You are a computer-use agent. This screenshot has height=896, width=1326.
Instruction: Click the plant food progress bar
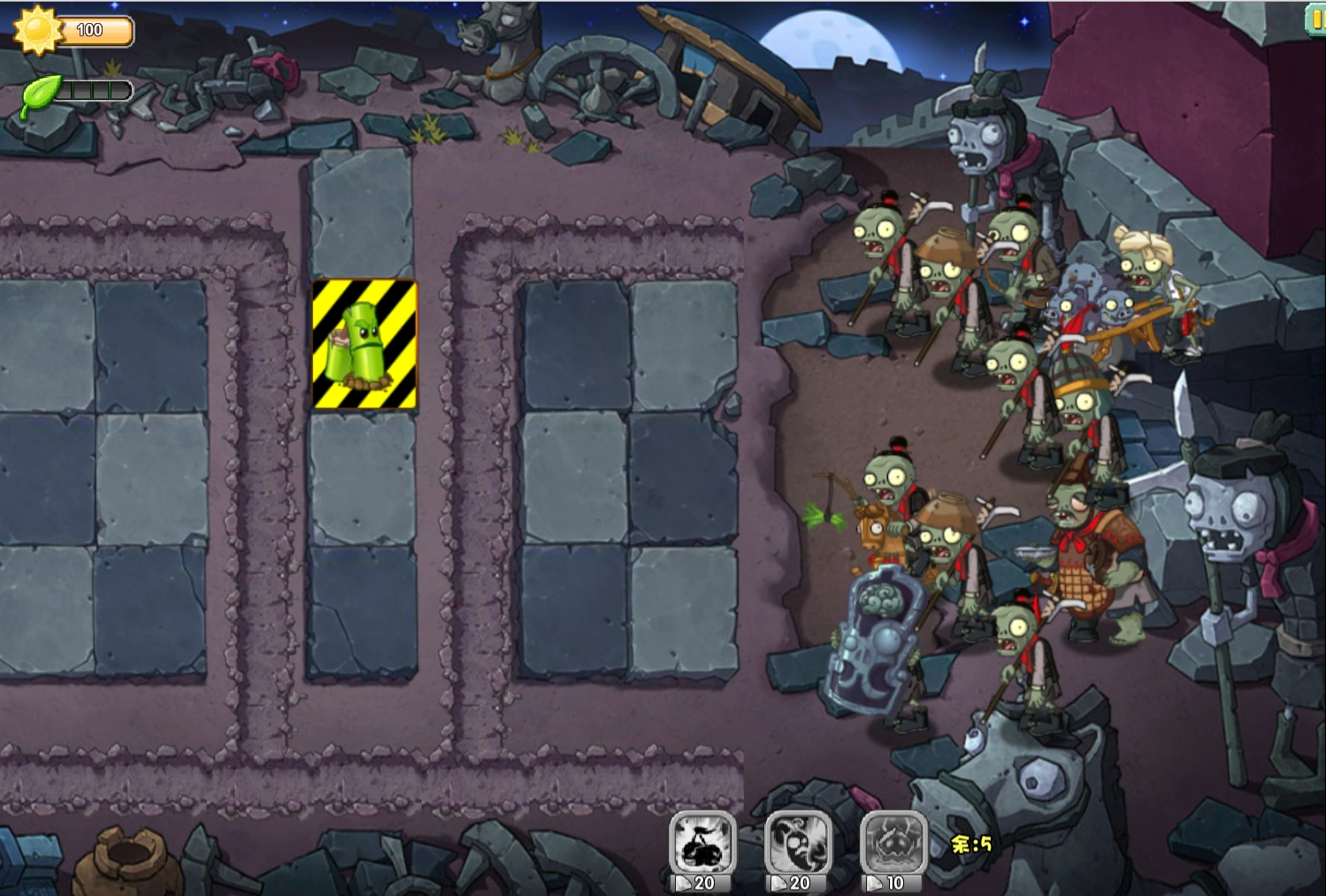click(x=93, y=88)
